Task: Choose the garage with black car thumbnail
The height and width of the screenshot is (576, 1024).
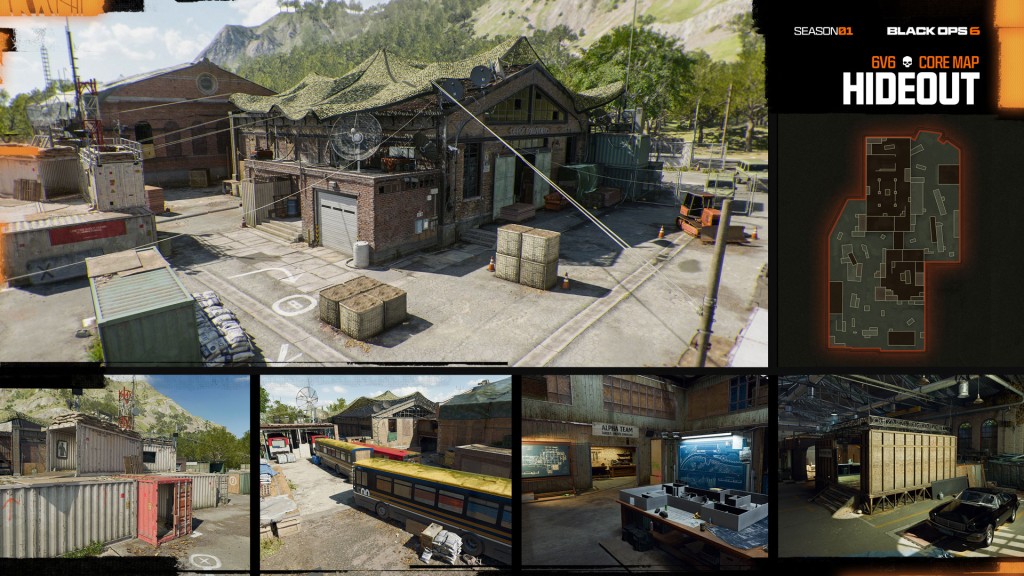Action: (x=900, y=465)
